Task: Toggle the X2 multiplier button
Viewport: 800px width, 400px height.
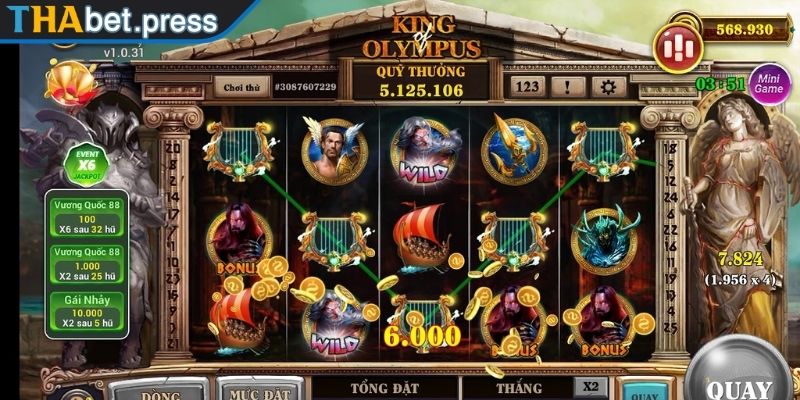Action: (x=591, y=385)
